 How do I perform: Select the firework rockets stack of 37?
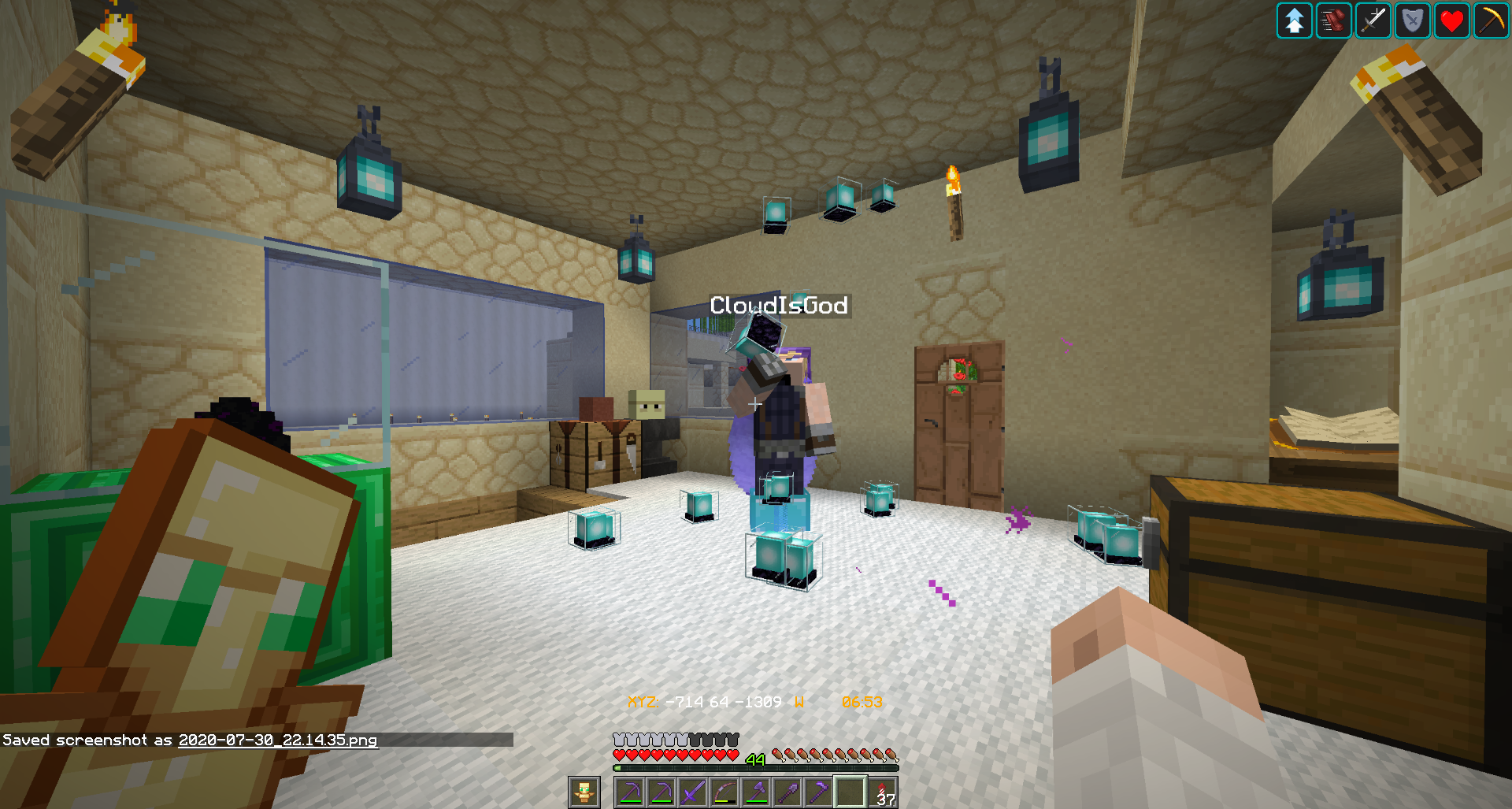click(883, 791)
